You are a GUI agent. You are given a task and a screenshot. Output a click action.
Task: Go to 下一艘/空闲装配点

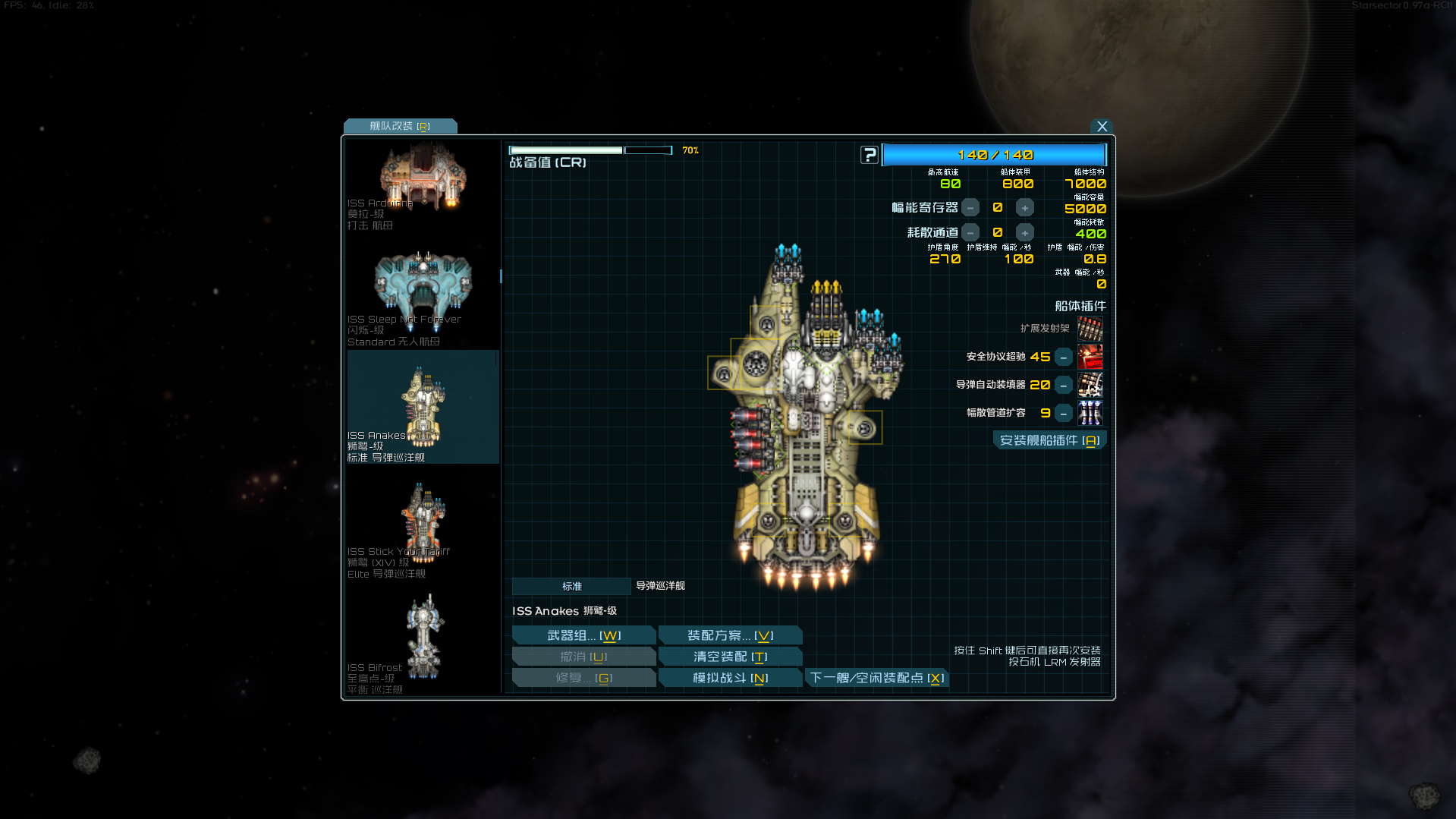[876, 678]
